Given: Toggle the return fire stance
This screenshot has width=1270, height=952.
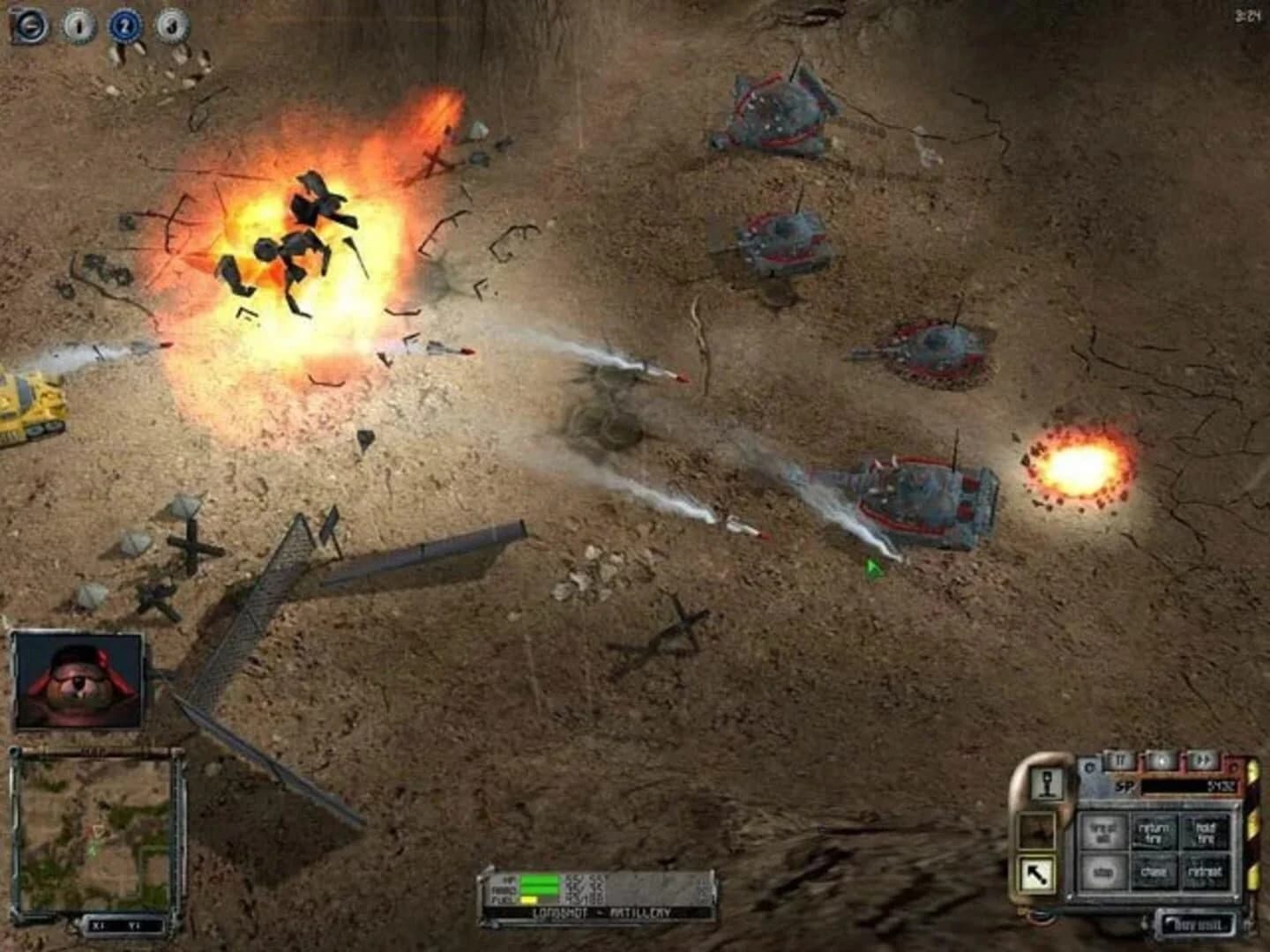Looking at the screenshot, I should (1155, 834).
